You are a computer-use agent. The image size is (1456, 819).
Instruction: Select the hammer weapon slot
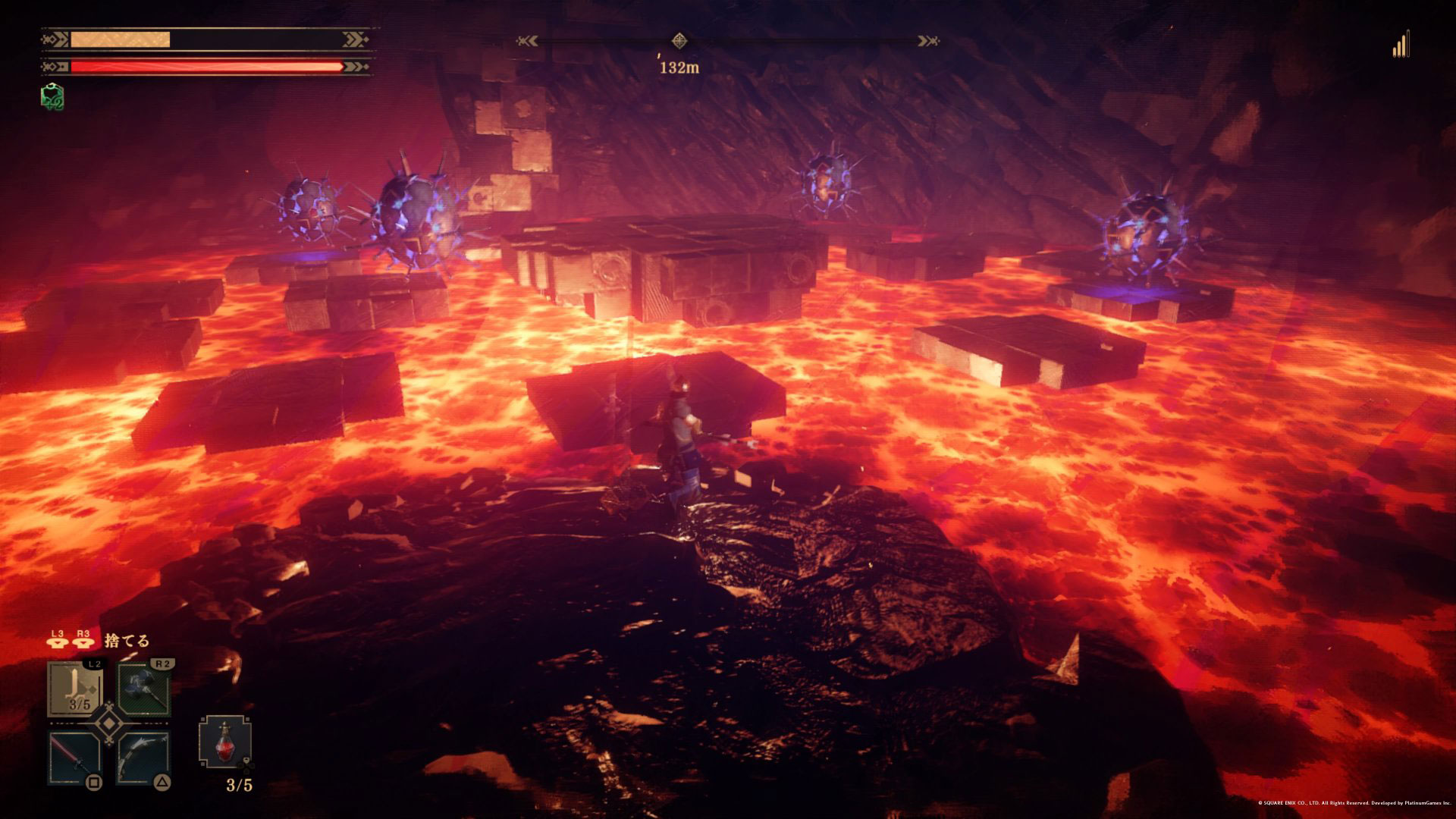tap(144, 689)
